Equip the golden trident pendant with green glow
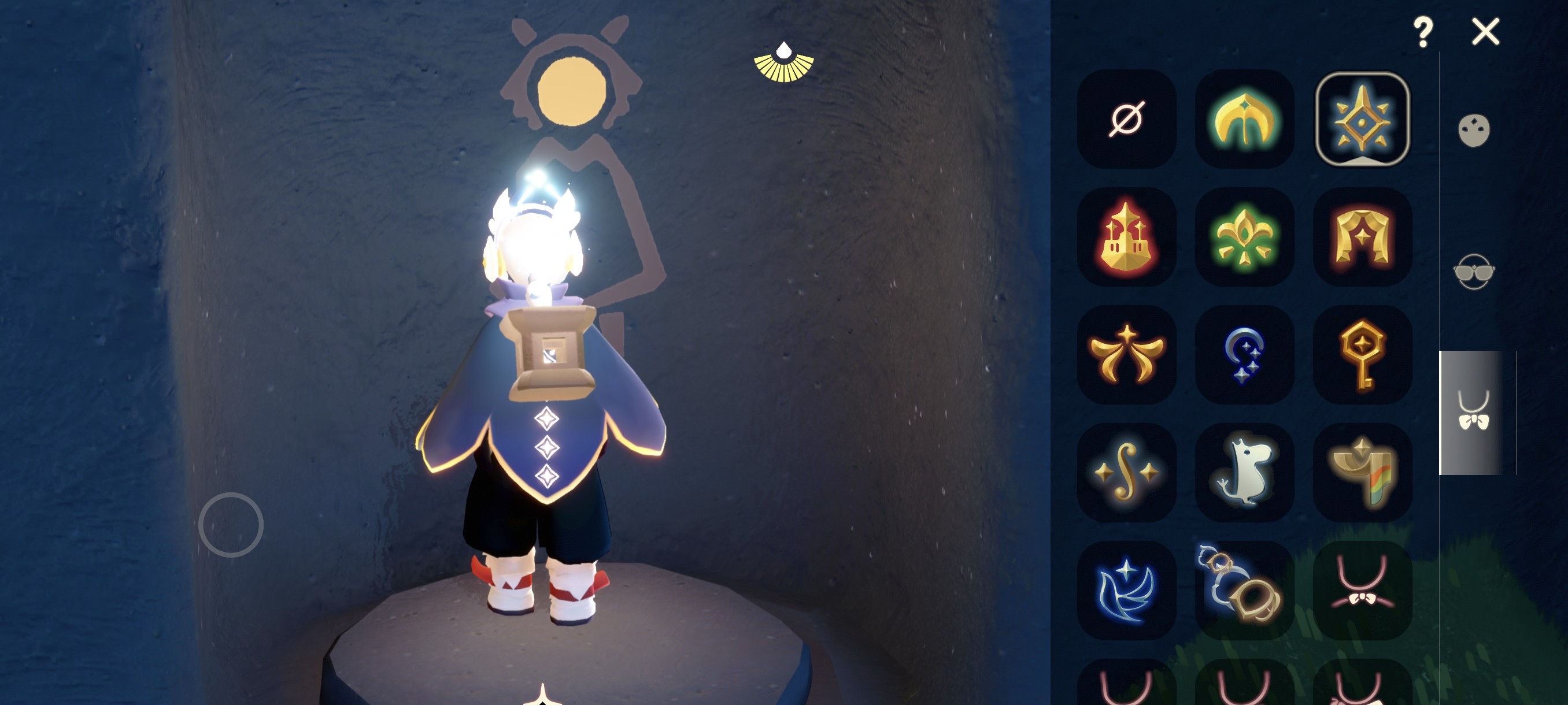Viewport: 1568px width, 705px height. [1244, 118]
